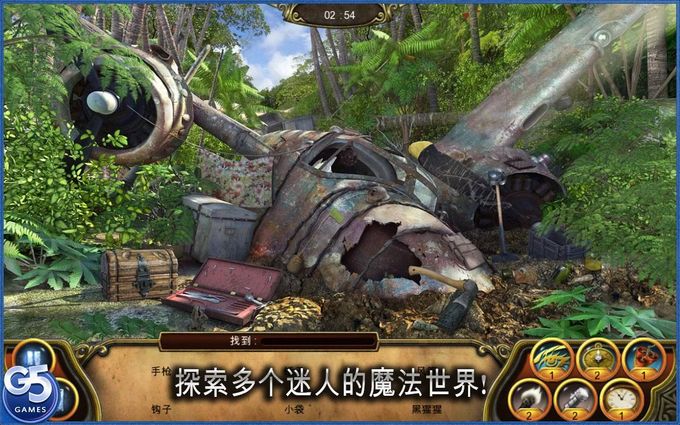Image resolution: width=680 pixels, height=425 pixels.
Task: Choose the 小袋 entry in the find list
Action: [x=292, y=408]
